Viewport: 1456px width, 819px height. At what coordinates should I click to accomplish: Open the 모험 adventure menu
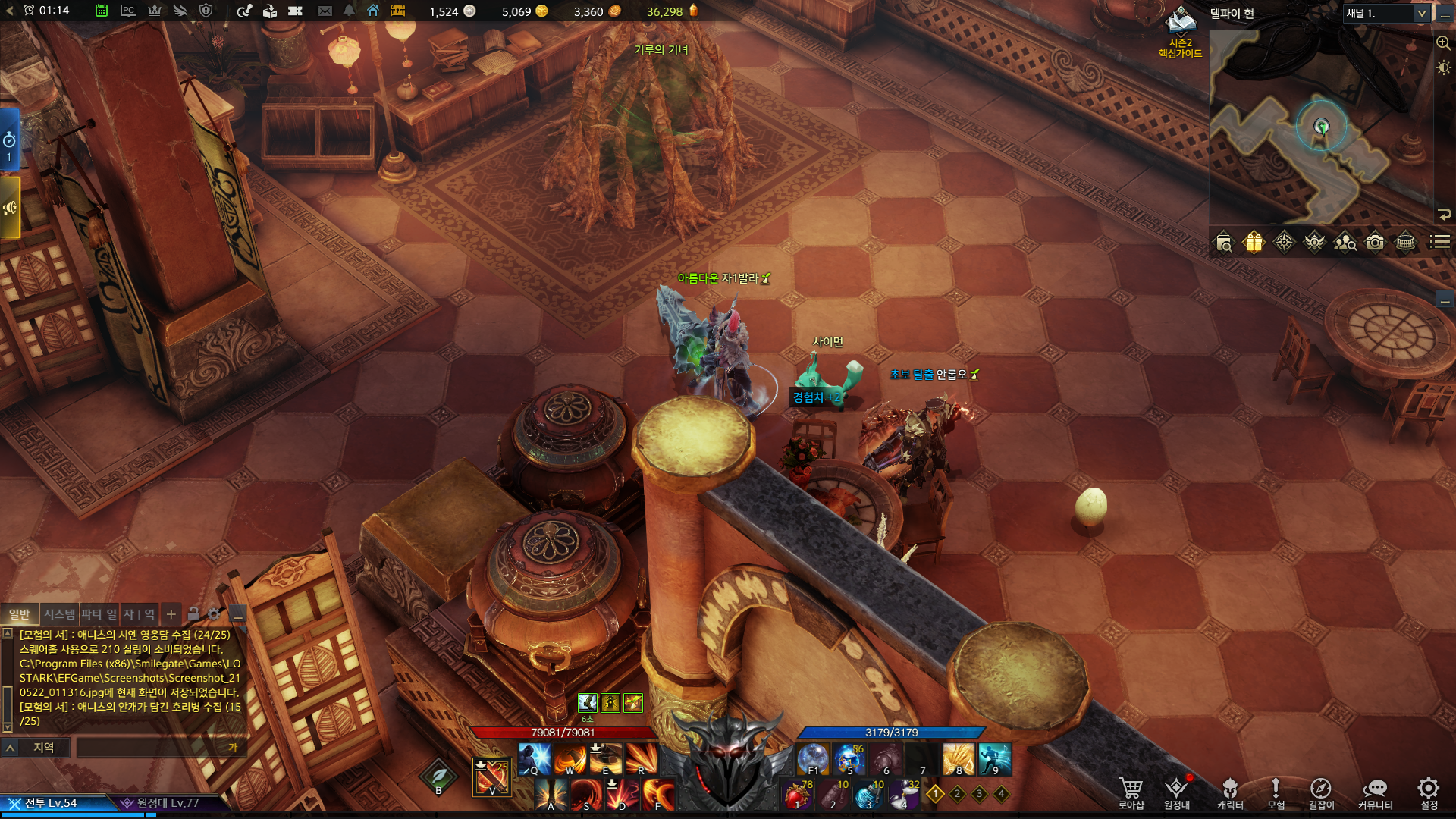click(1276, 792)
